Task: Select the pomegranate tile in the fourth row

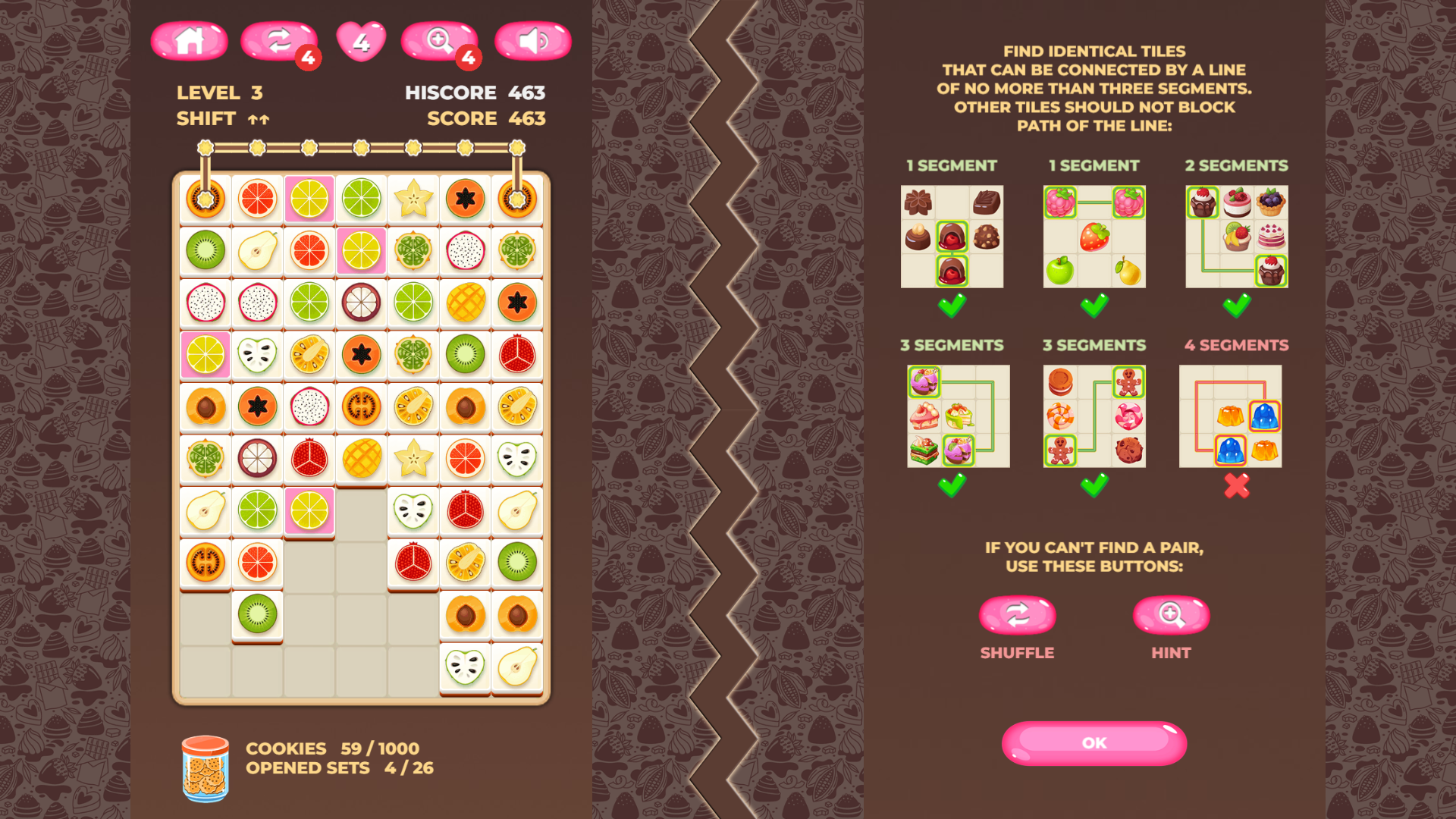Action: (x=517, y=354)
